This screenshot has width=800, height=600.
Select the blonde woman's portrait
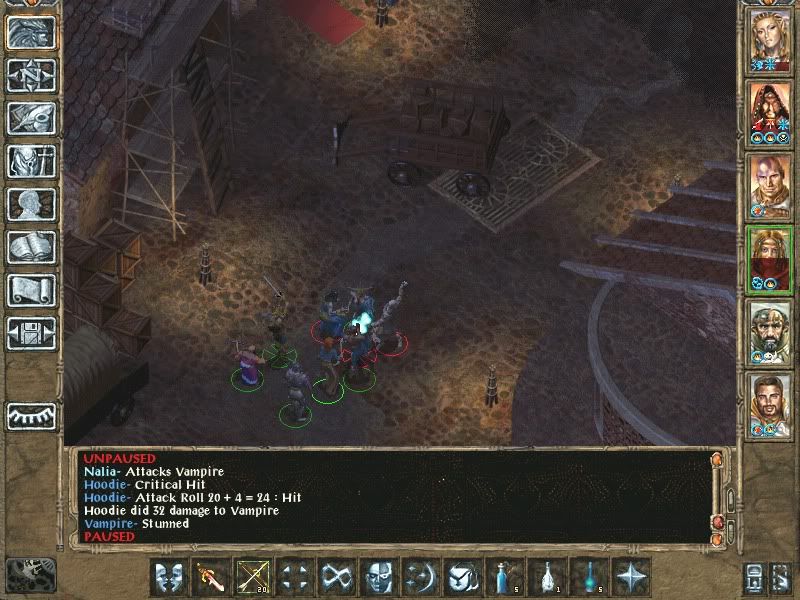(x=770, y=41)
